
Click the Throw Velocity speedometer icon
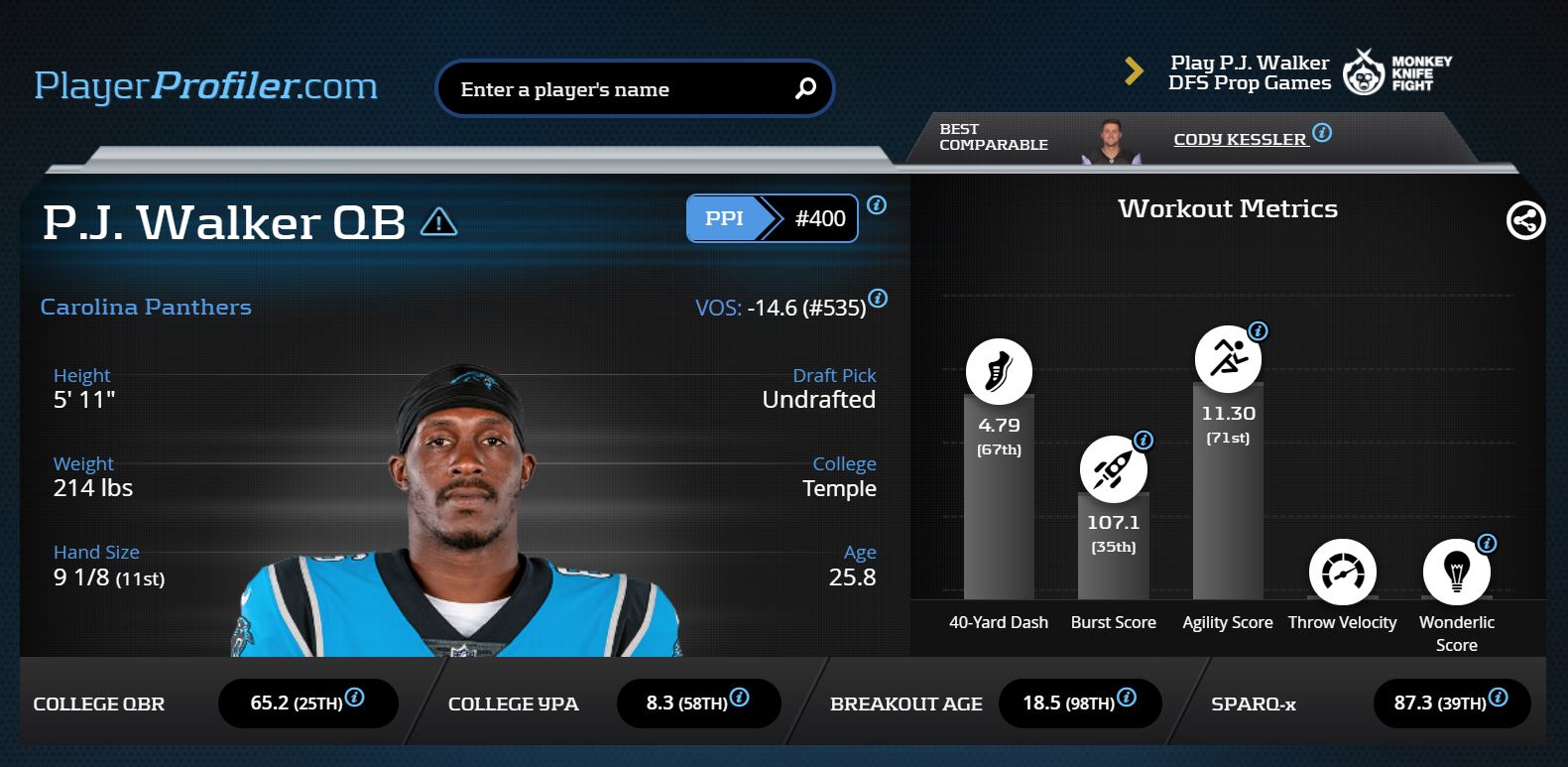[x=1342, y=573]
